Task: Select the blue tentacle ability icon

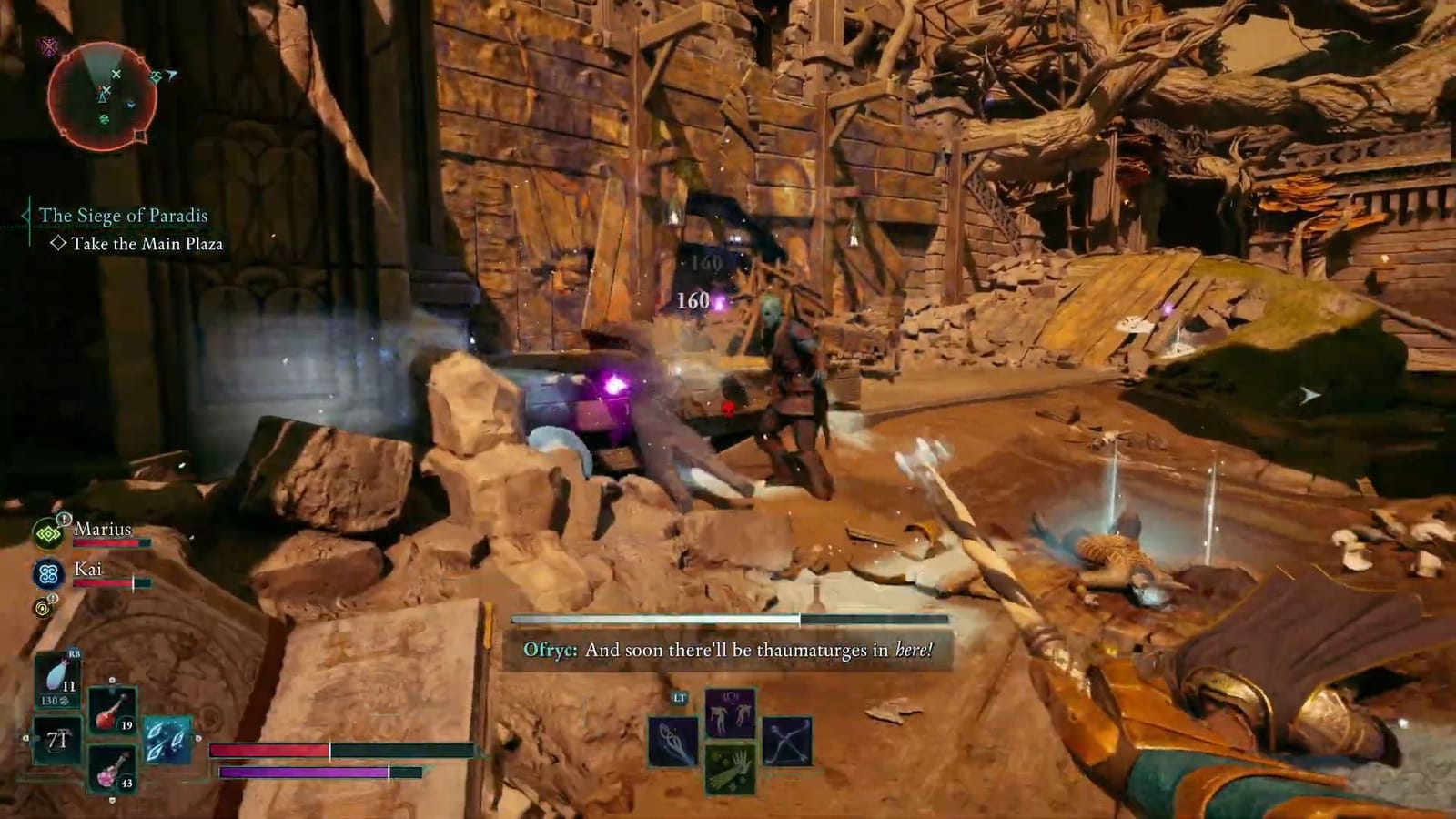Action: [673, 742]
